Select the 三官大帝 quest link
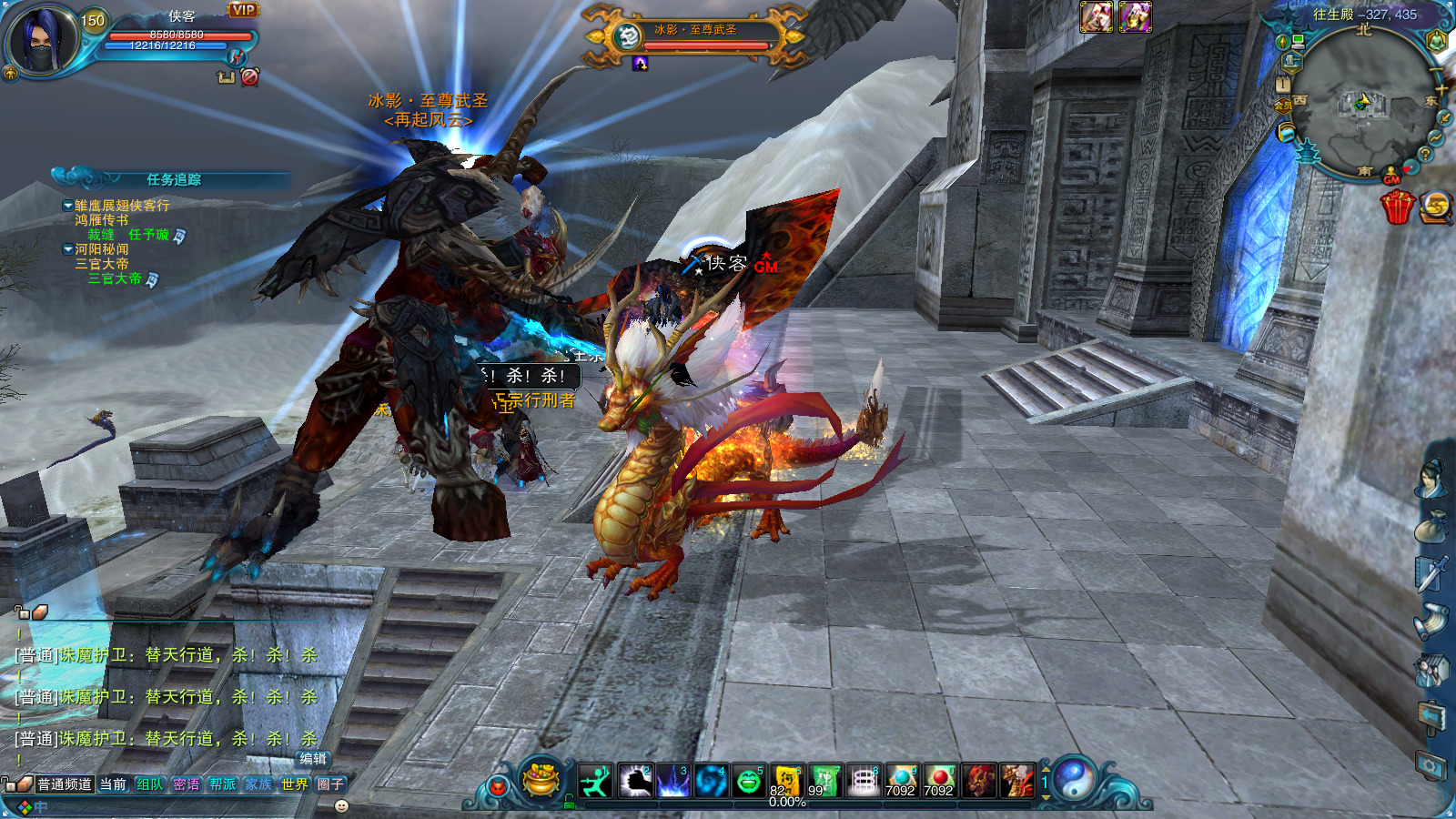This screenshot has height=819, width=1456. pos(114,279)
